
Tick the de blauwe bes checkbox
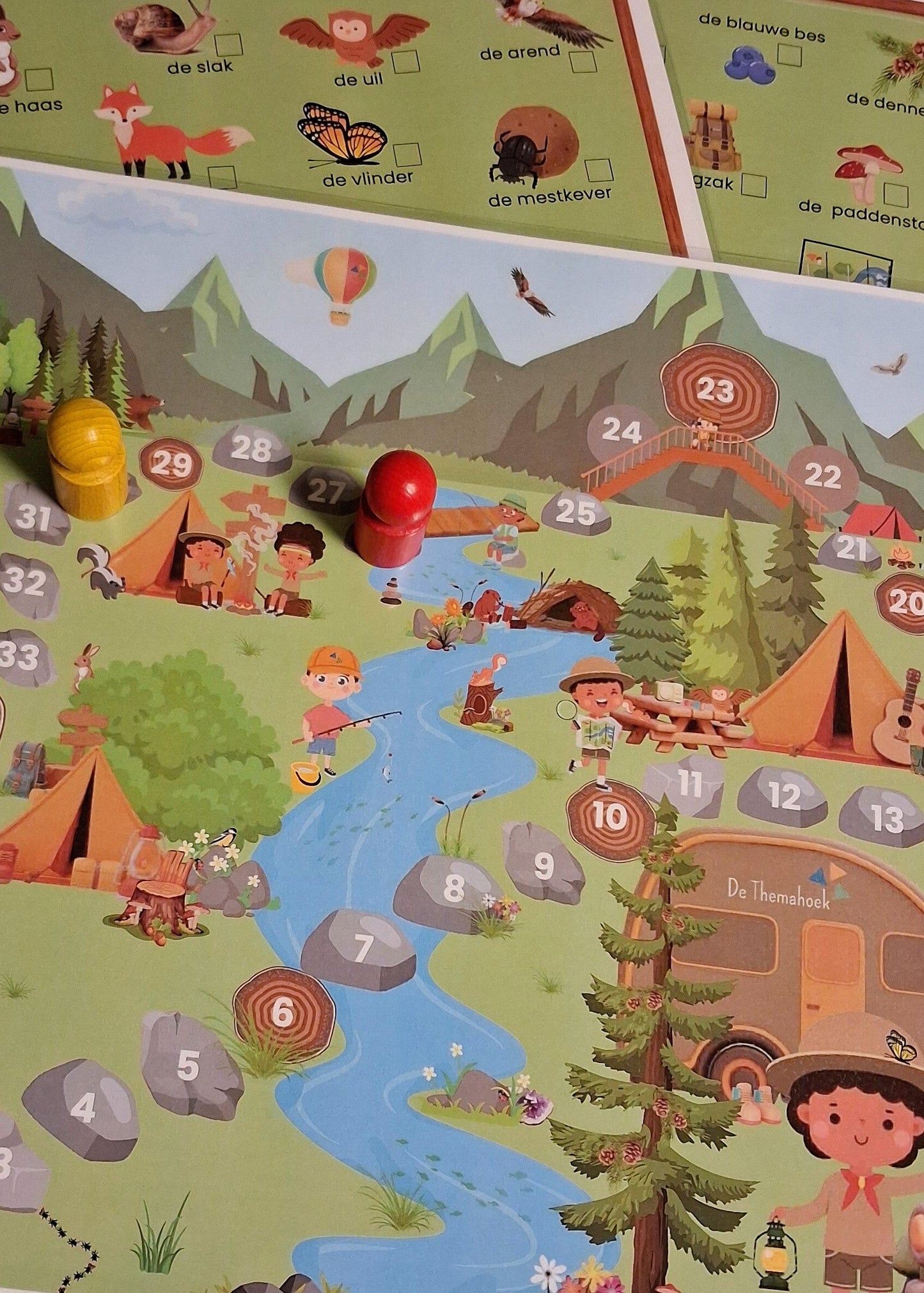(x=789, y=55)
